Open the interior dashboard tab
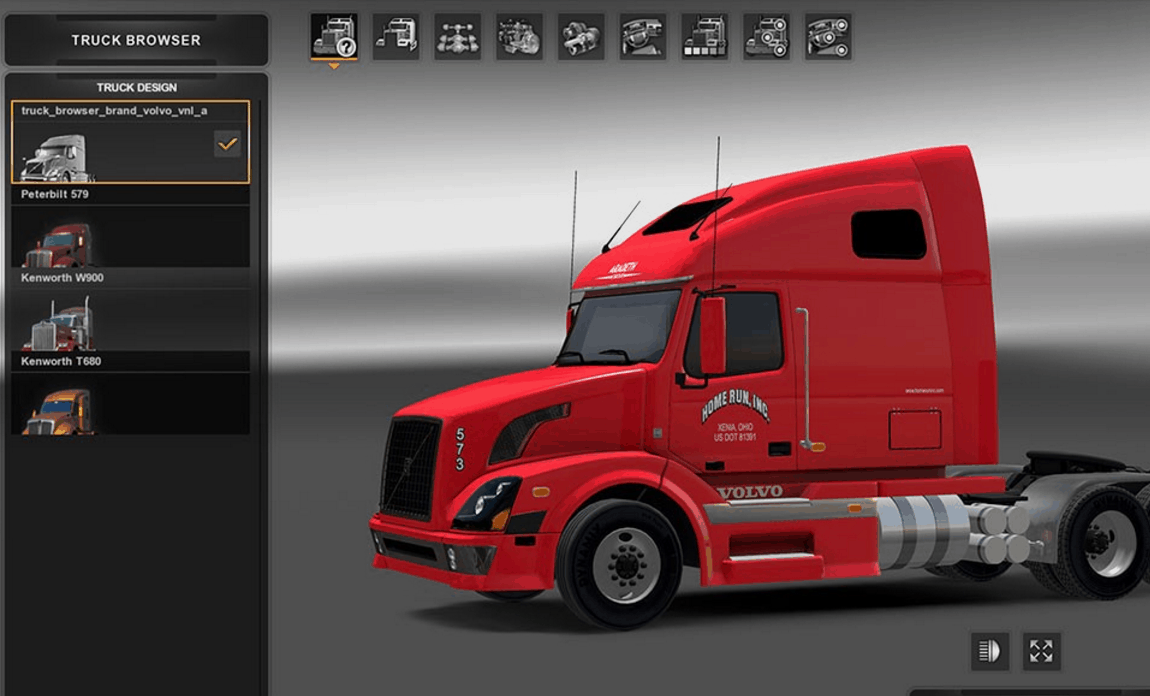1150x696 pixels. coord(643,37)
